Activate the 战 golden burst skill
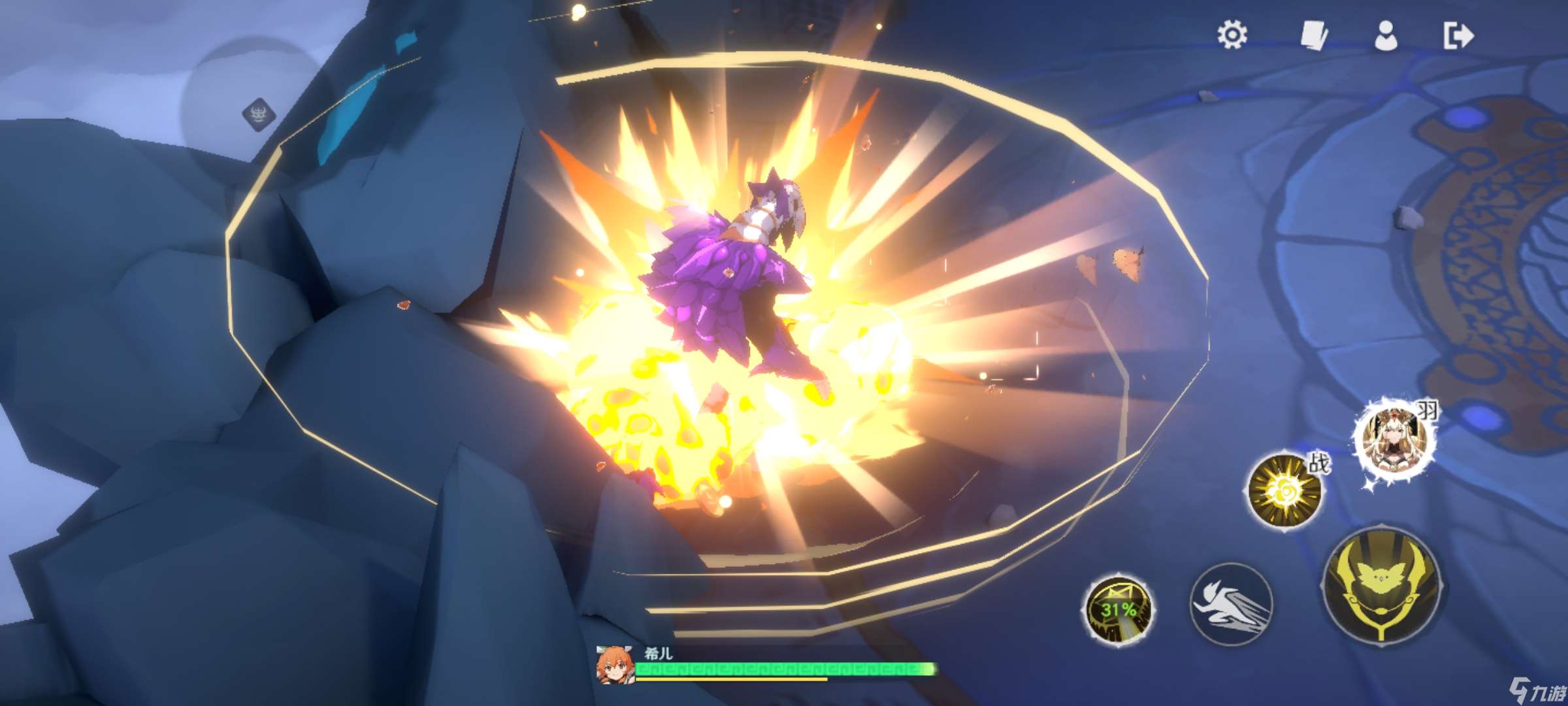This screenshot has width=1568, height=706. click(x=1284, y=490)
